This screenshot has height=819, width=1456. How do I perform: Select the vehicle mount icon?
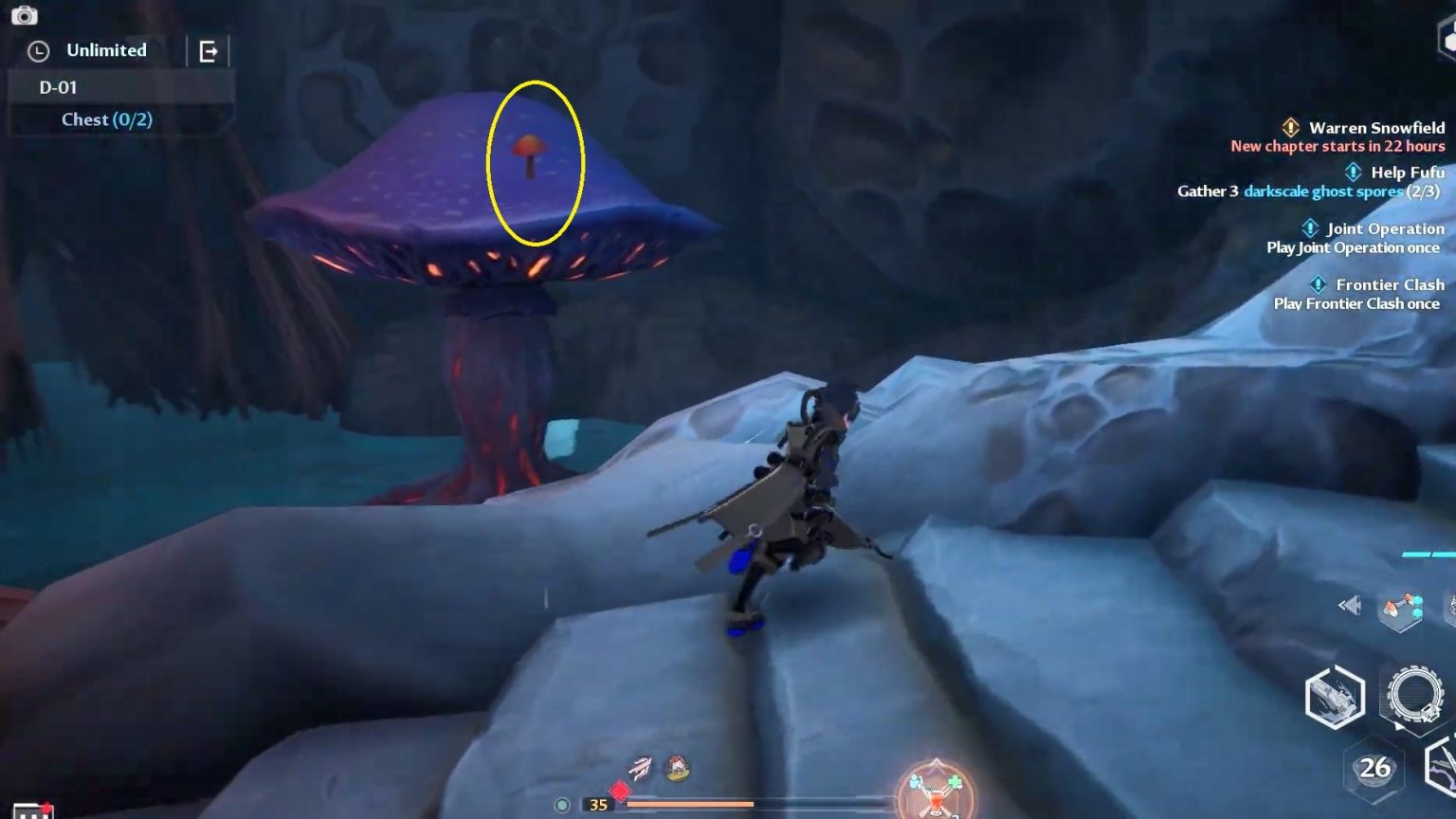click(1335, 700)
